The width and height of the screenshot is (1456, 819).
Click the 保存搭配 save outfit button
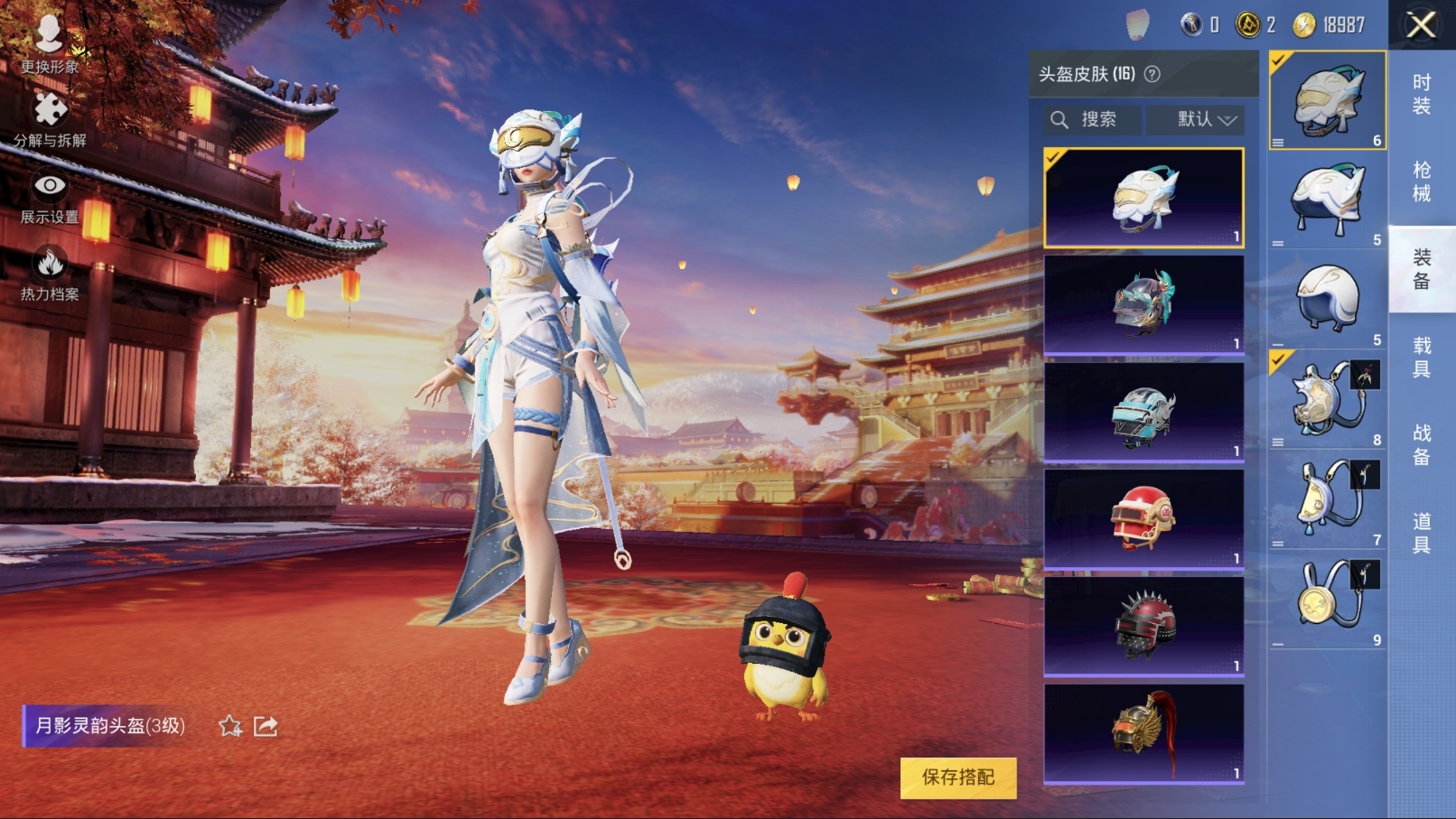point(958,777)
